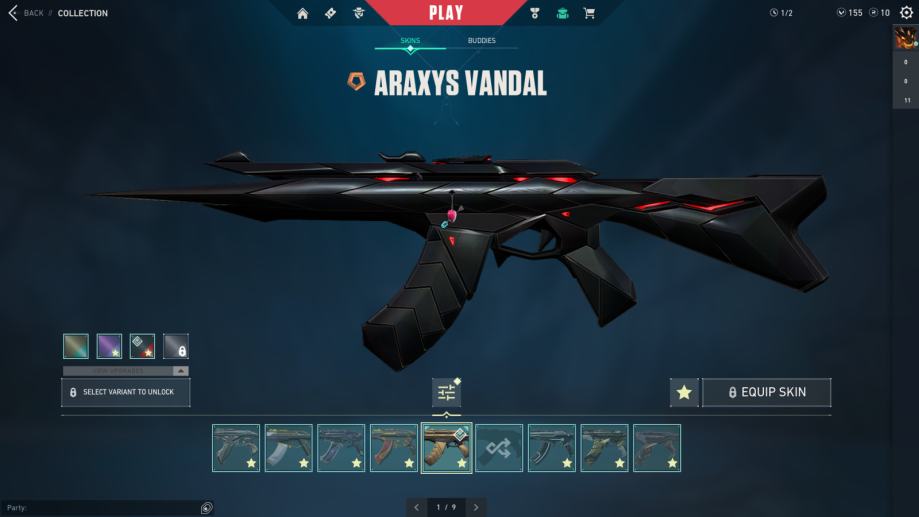Open the filter sliders button

click(446, 392)
